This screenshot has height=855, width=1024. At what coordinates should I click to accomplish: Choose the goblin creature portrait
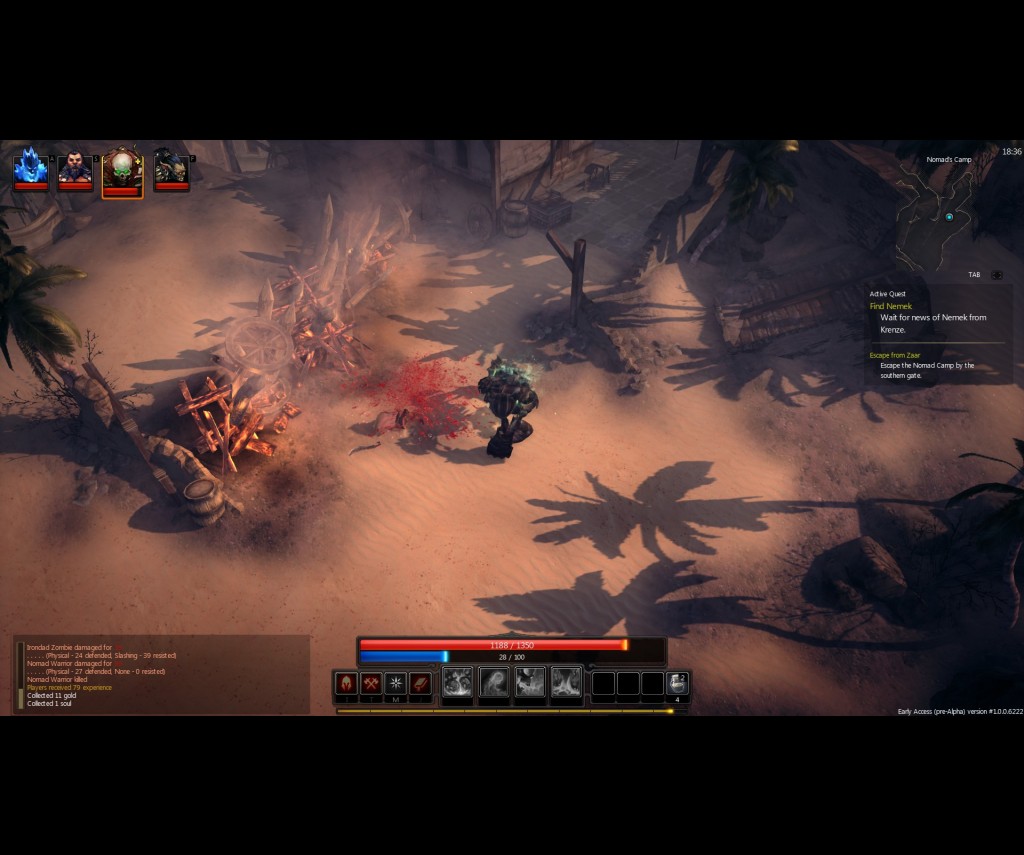(171, 167)
